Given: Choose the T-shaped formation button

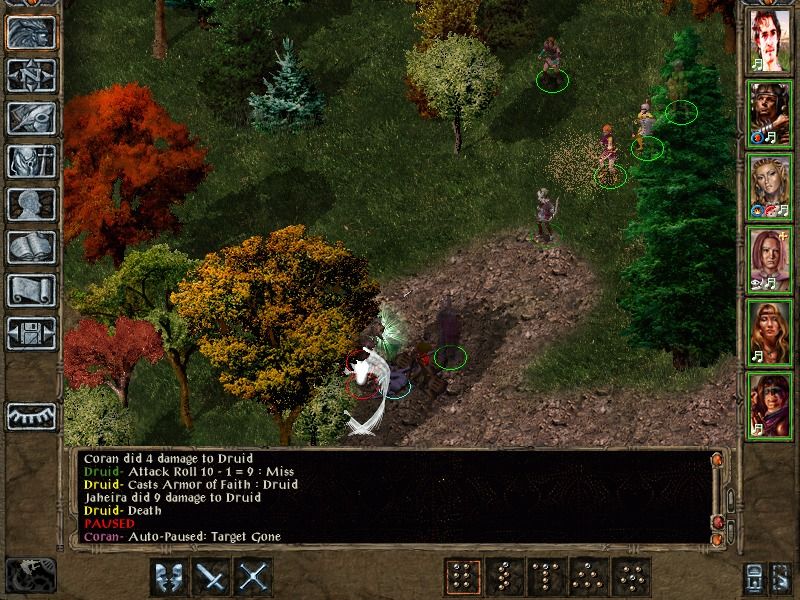Looking at the screenshot, I should pos(547,577).
